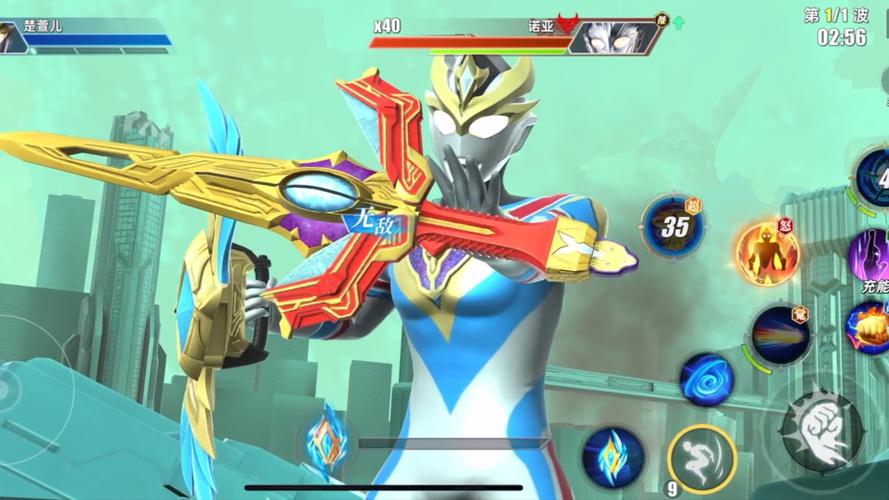Tap the virtual movement joystick
889x500 pixels.
click(x=22, y=387)
